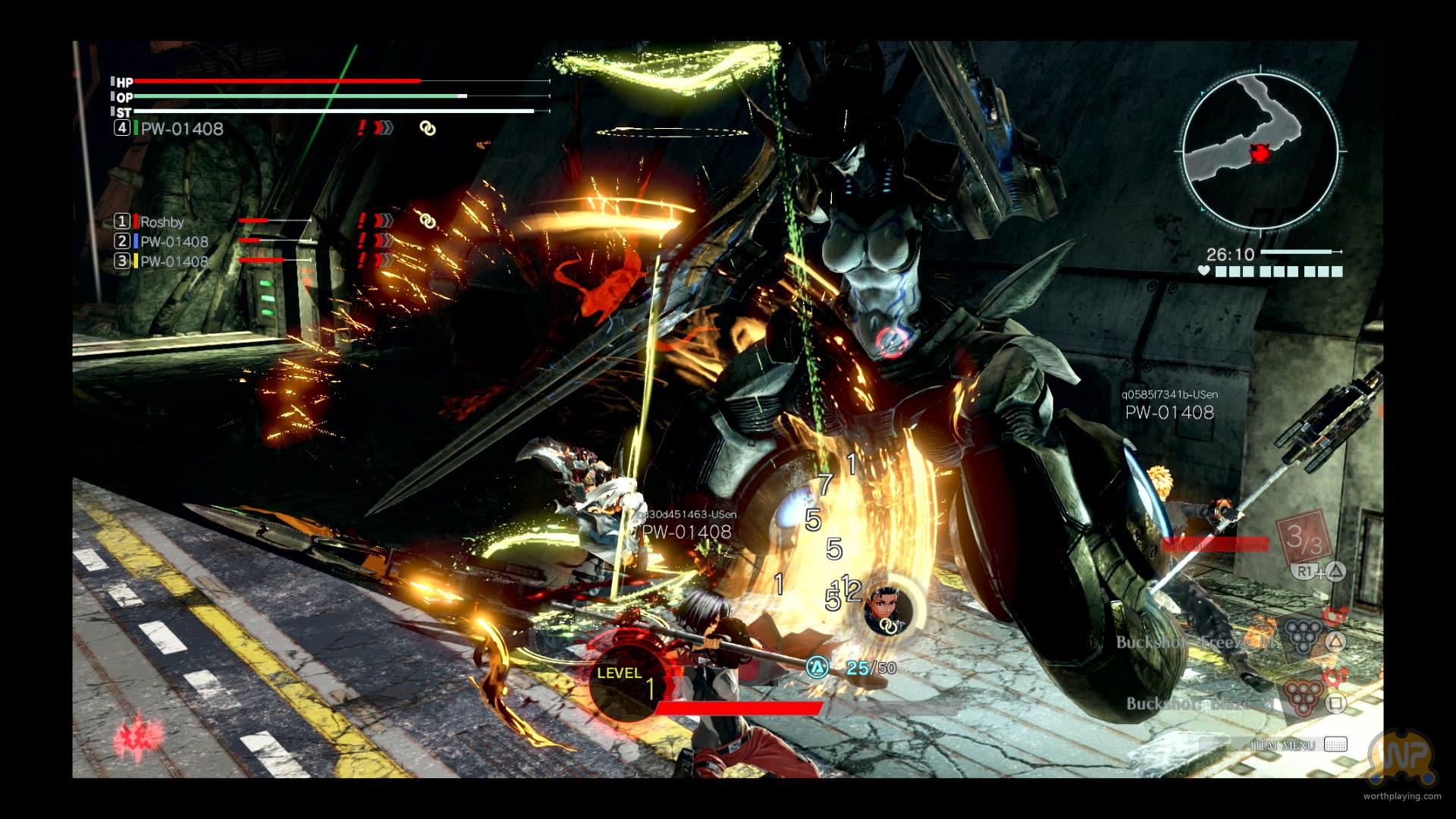Click the red enemy marker on minimap

point(1260,154)
